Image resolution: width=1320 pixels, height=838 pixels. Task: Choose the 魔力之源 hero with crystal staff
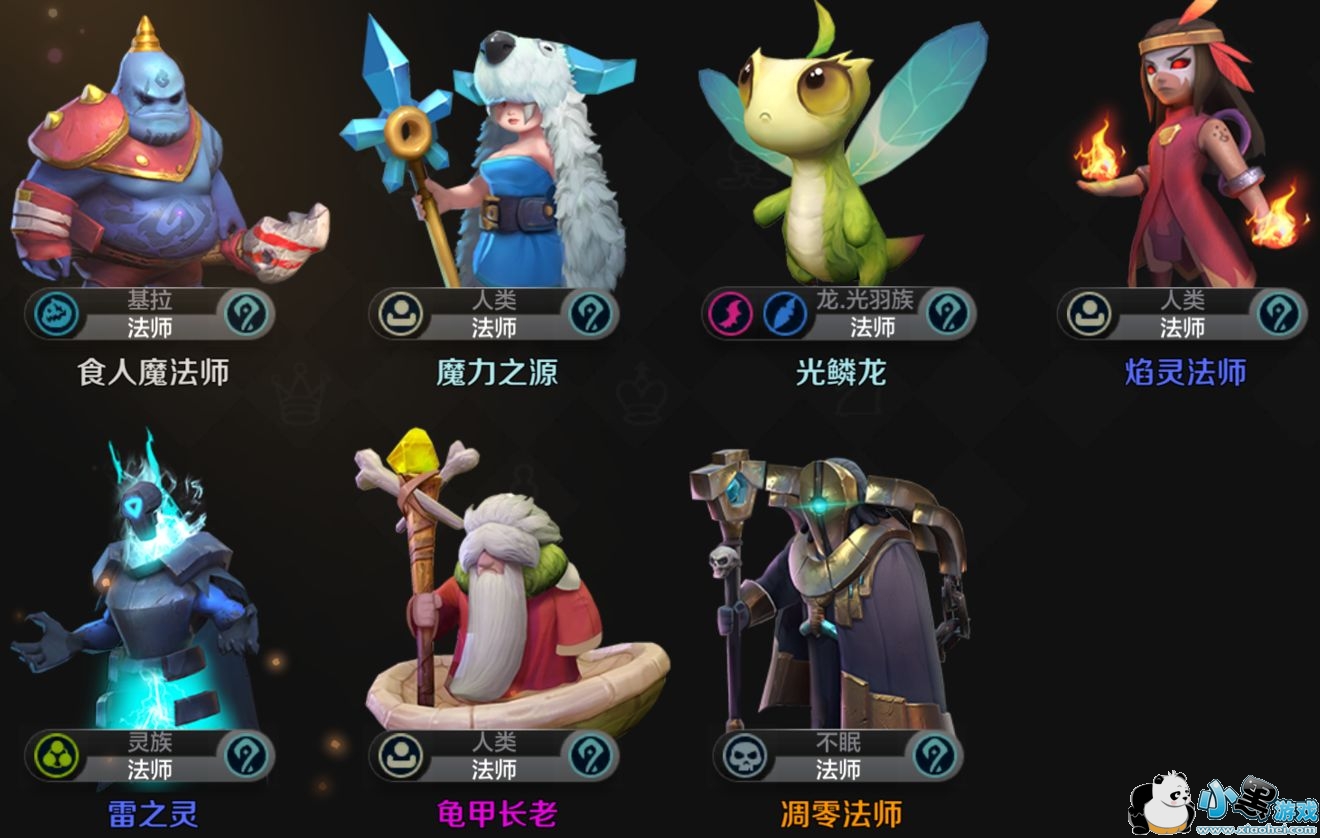[x=495, y=160]
